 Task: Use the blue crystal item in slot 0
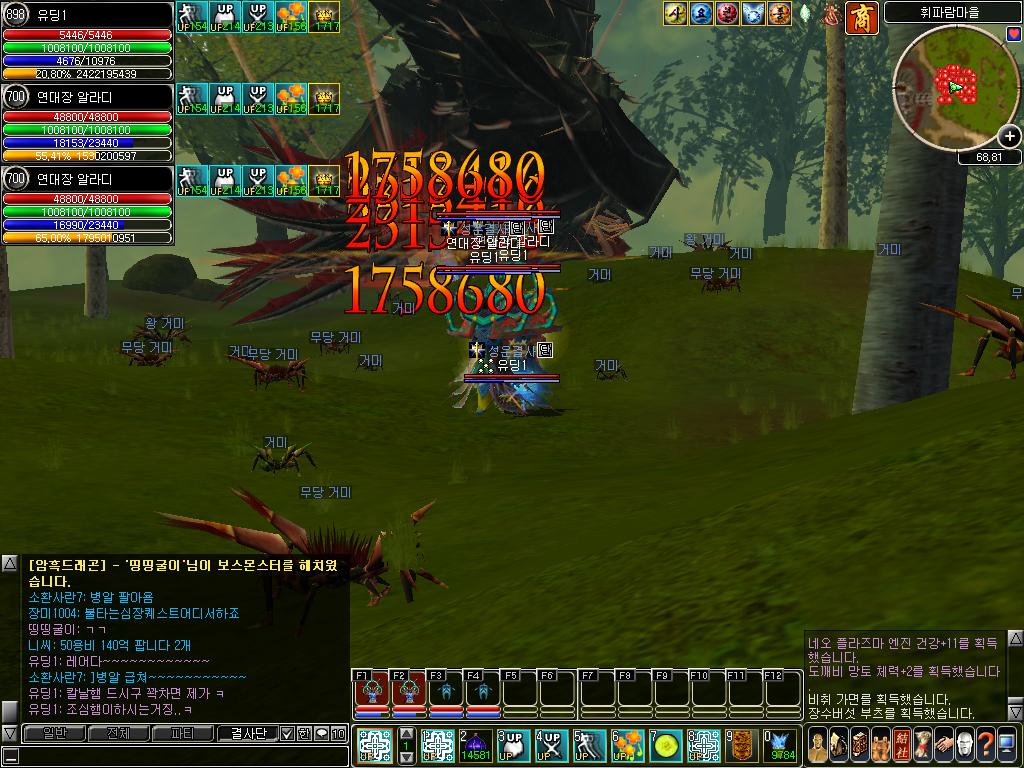click(x=781, y=745)
